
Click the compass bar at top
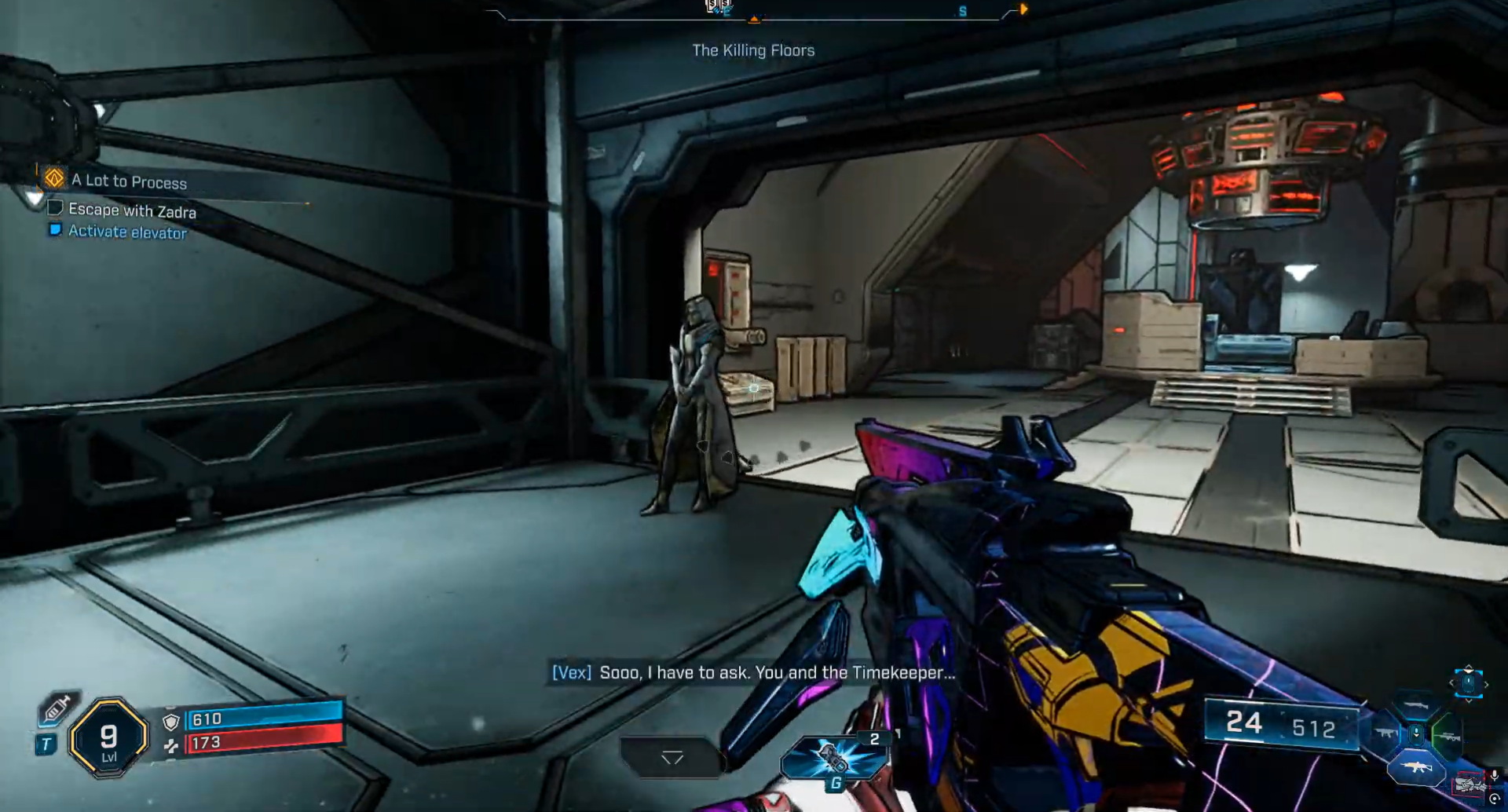coord(754,12)
